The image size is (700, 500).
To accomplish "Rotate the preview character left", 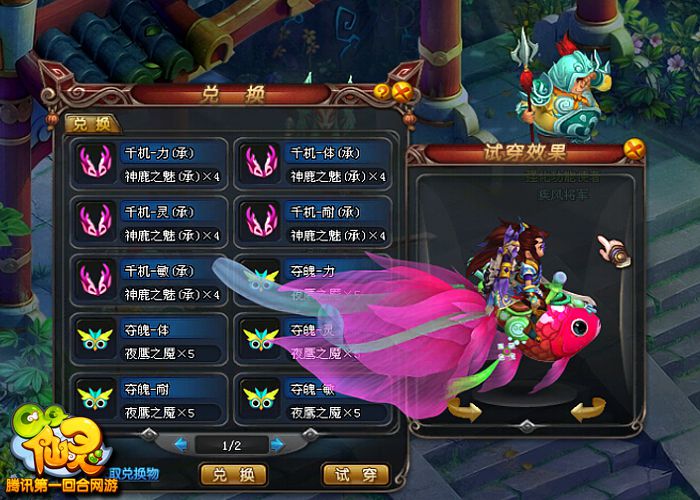I will pos(462,408).
